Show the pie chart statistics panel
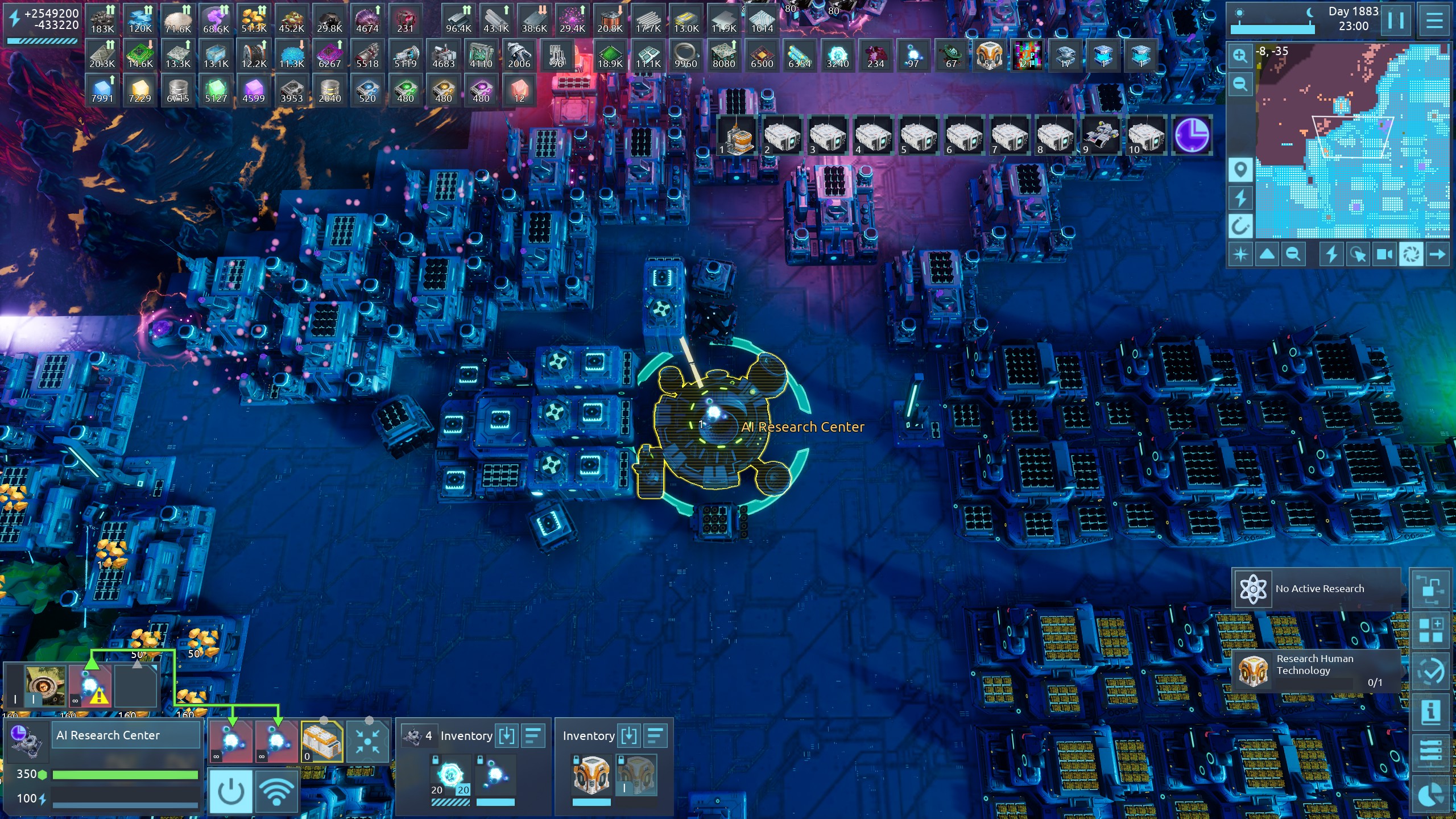The width and height of the screenshot is (1456, 819). pyautogui.click(x=1431, y=794)
